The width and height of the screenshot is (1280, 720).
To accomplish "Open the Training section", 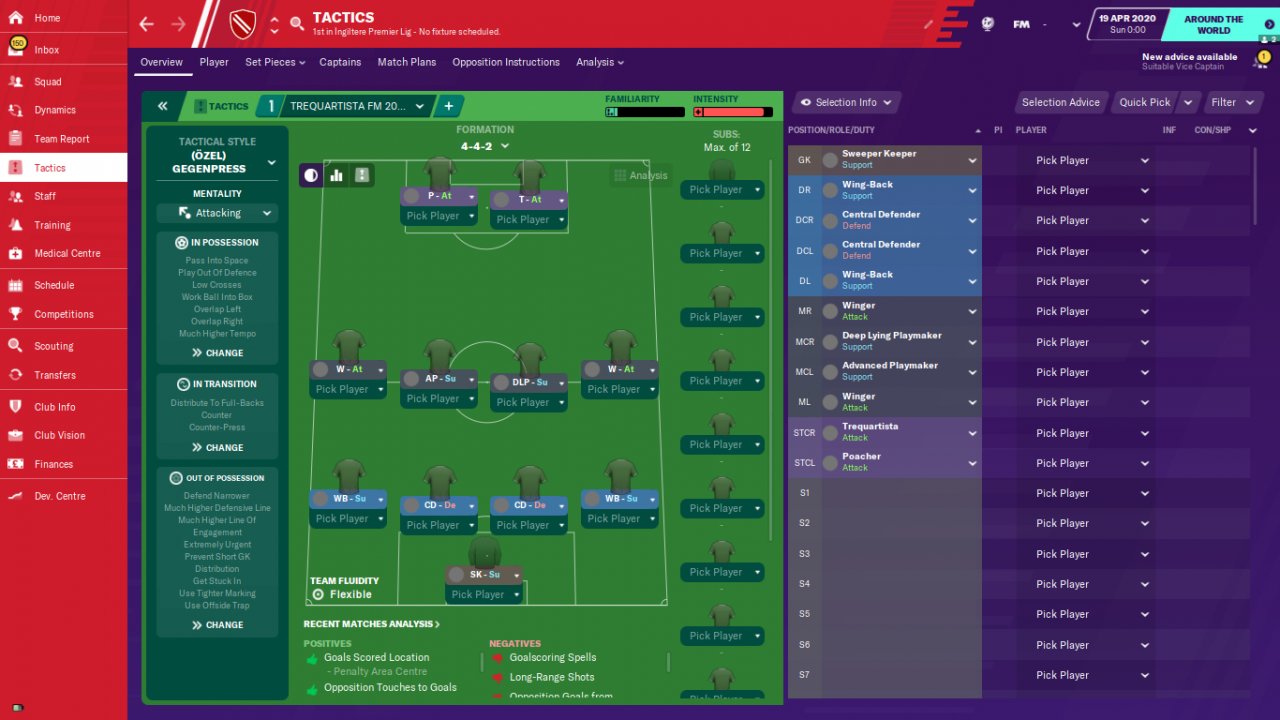I will click(x=52, y=225).
